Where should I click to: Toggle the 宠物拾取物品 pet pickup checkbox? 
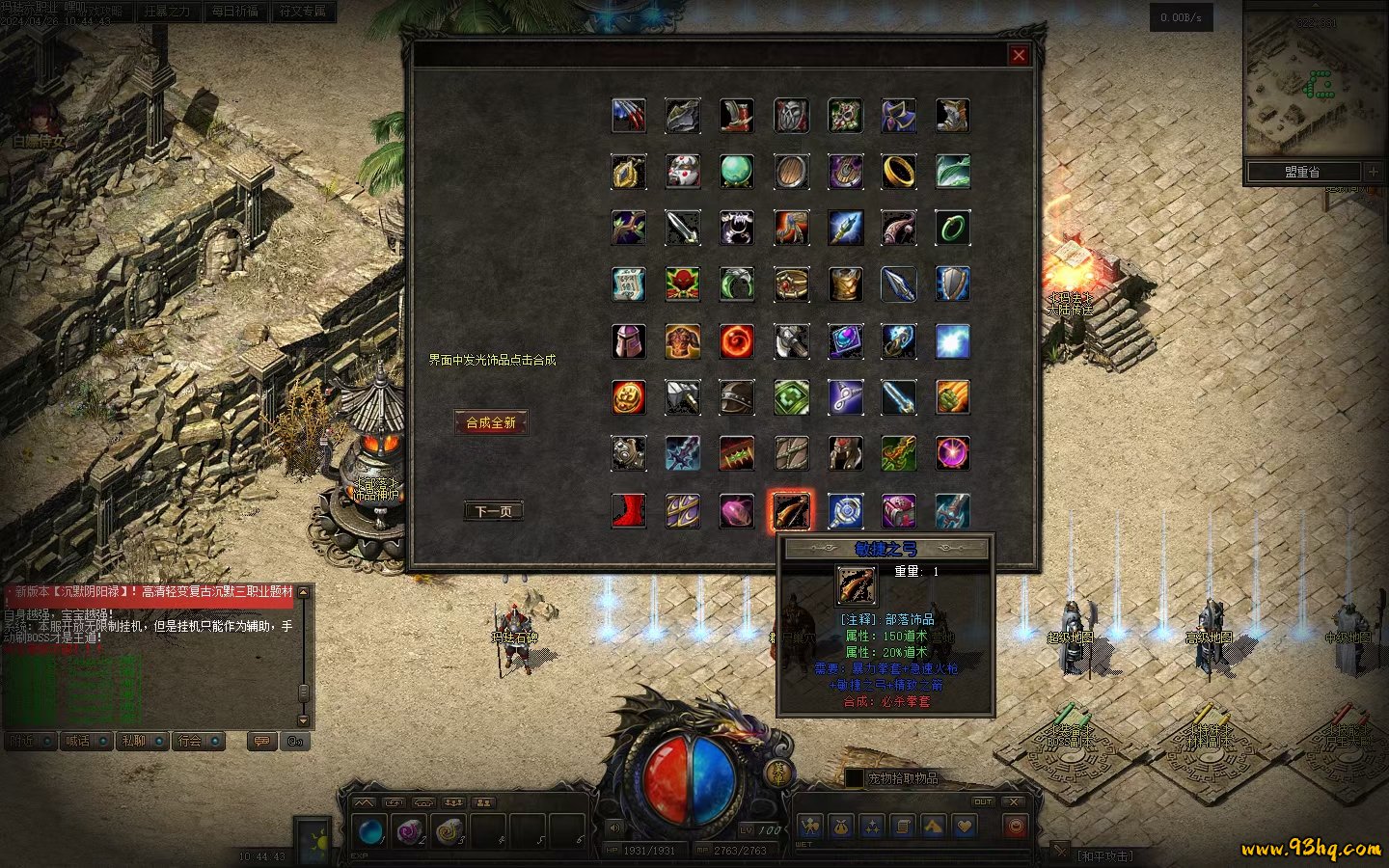click(x=854, y=777)
